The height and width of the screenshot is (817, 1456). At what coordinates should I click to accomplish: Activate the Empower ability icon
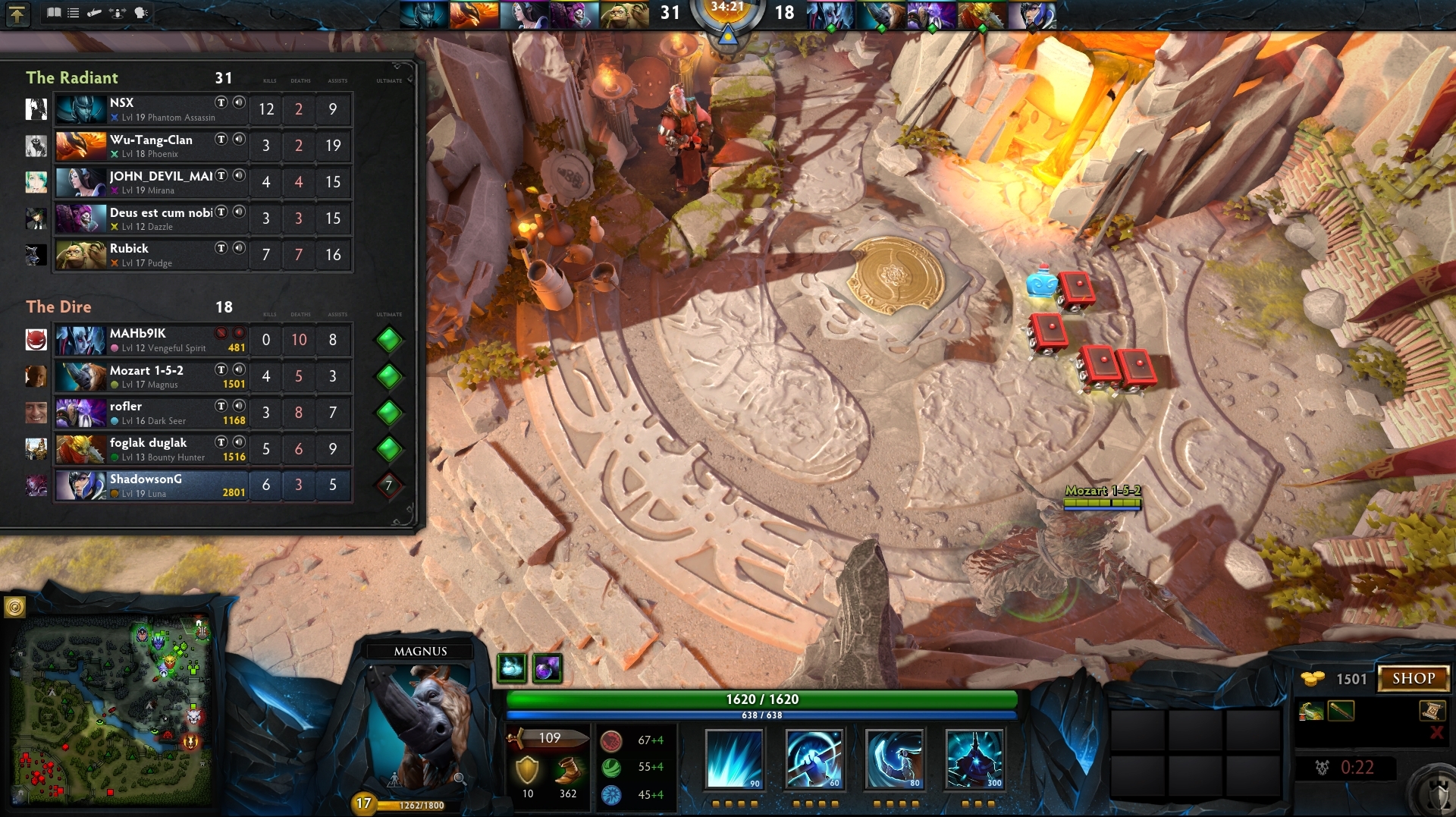814,759
